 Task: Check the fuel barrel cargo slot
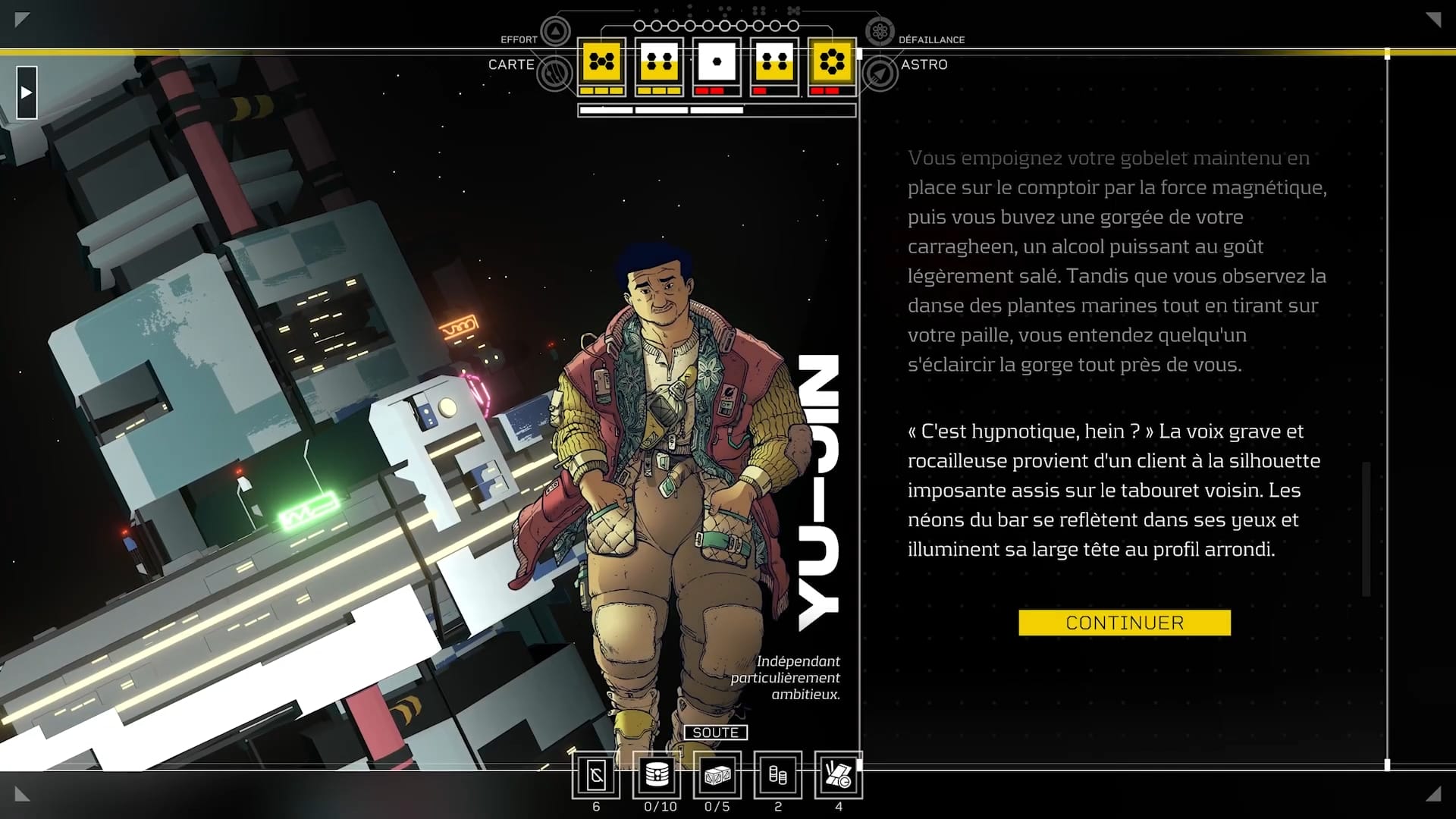657,775
